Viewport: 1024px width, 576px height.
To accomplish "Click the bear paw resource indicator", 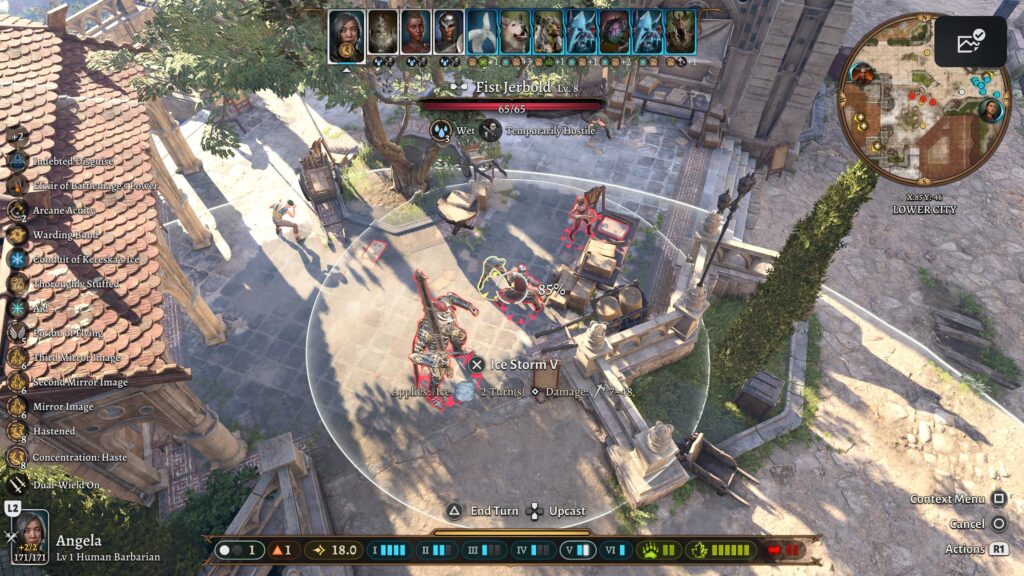I will coord(661,550).
